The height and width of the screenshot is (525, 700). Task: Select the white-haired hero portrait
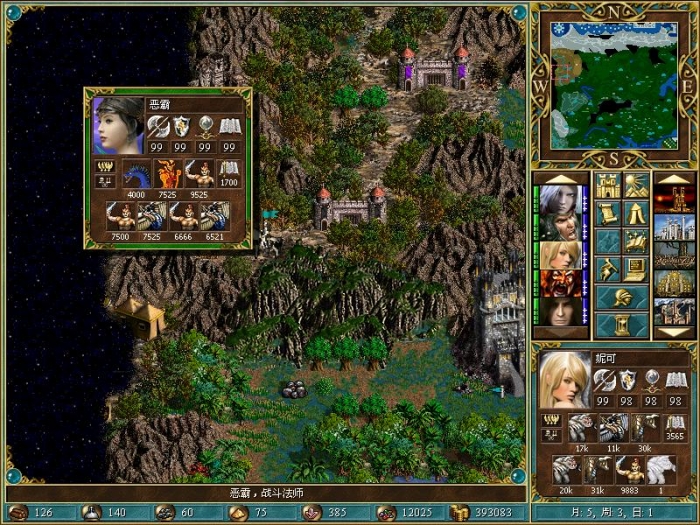pyautogui.click(x=560, y=199)
